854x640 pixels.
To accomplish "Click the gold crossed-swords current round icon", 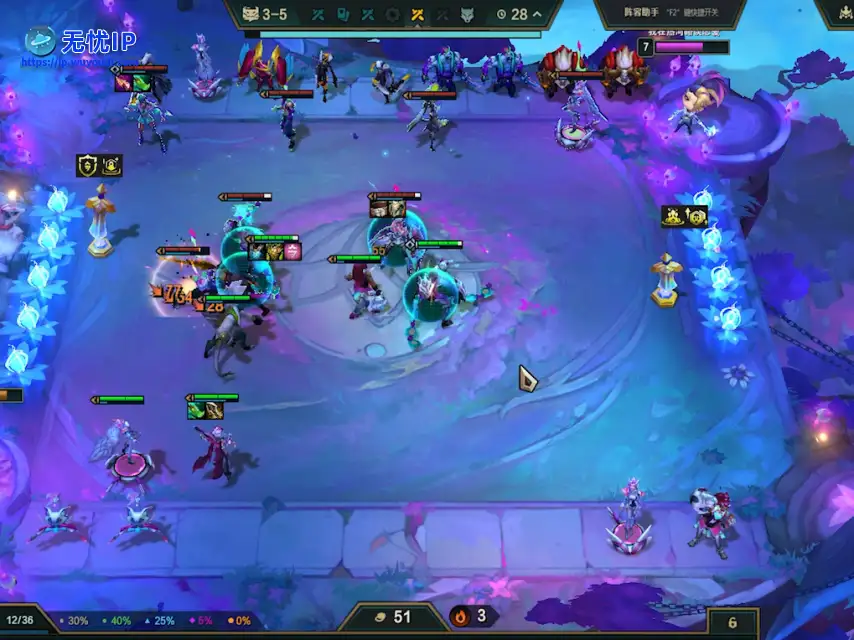I will pyautogui.click(x=418, y=15).
